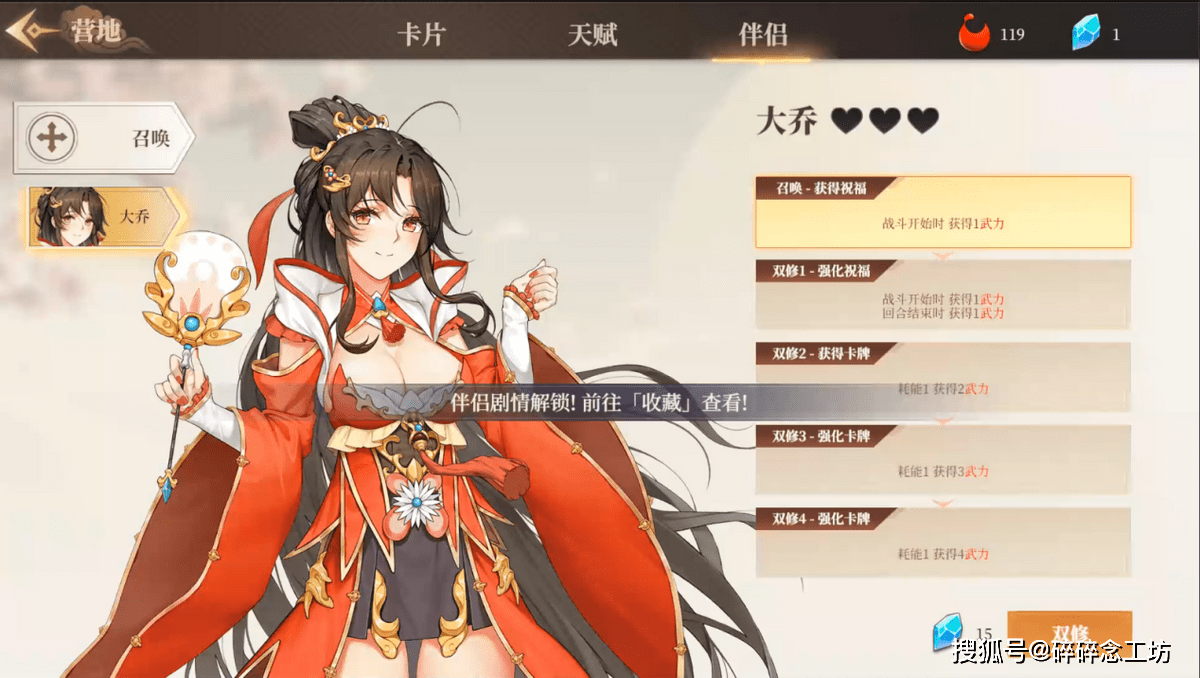
Task: Go back using the 营地 arrow
Action: [30, 30]
